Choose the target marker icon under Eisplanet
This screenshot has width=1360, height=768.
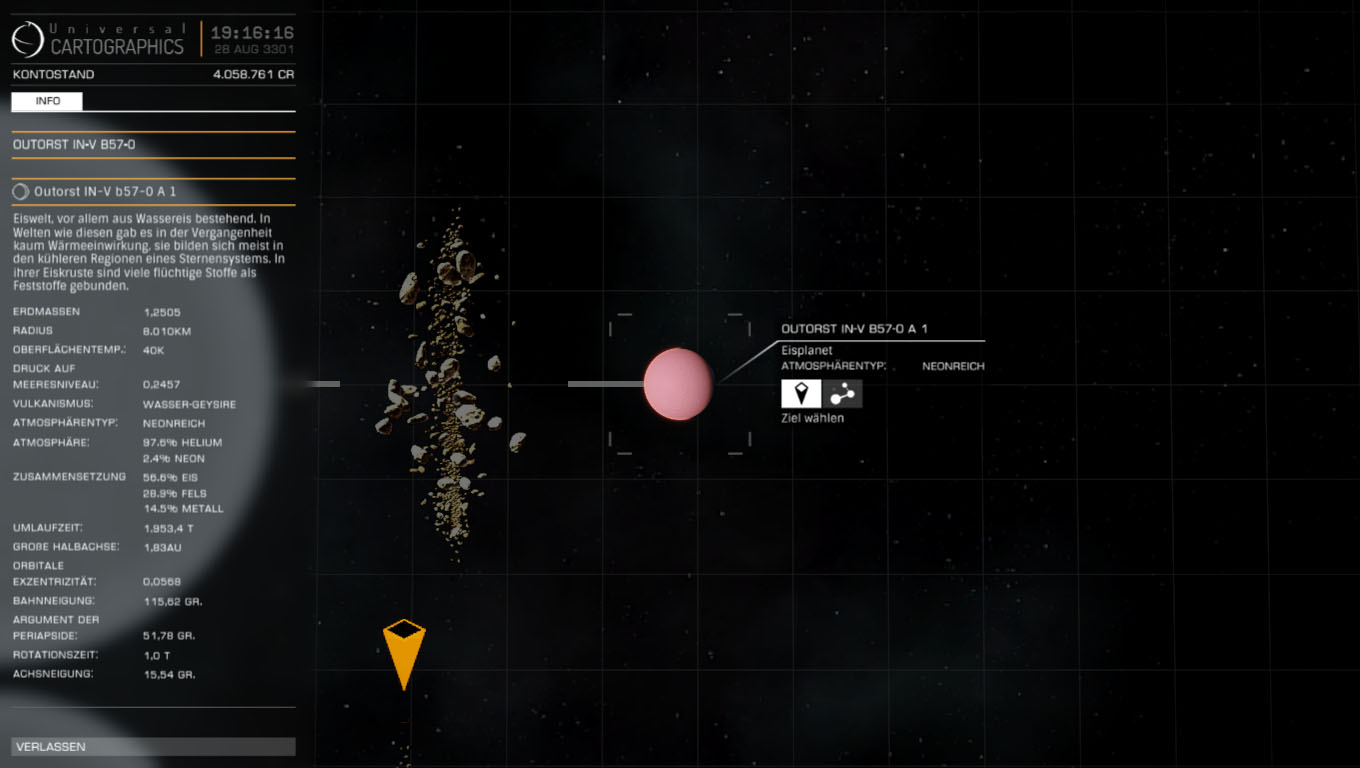click(x=801, y=393)
